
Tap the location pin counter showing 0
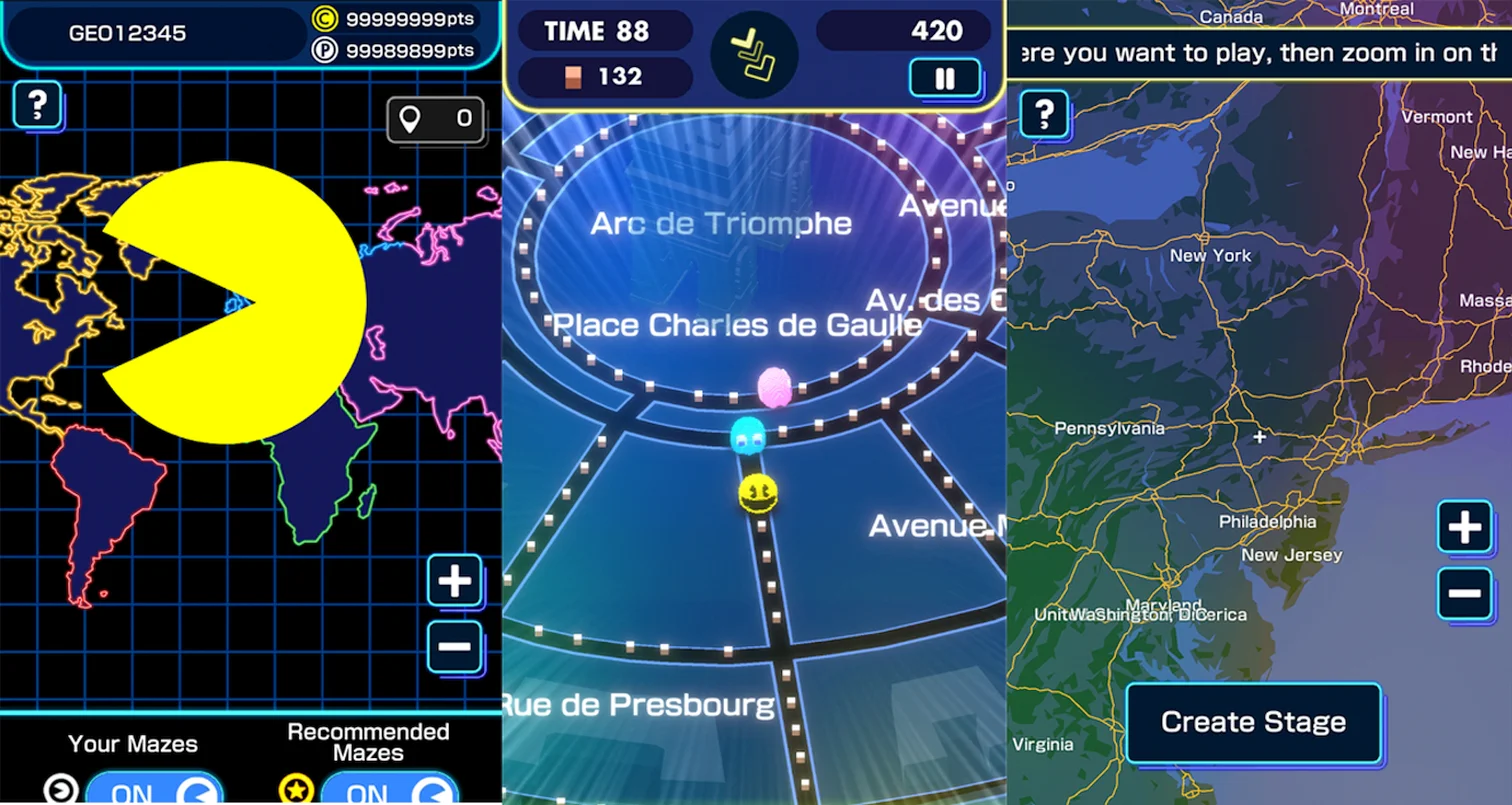pyautogui.click(x=436, y=120)
